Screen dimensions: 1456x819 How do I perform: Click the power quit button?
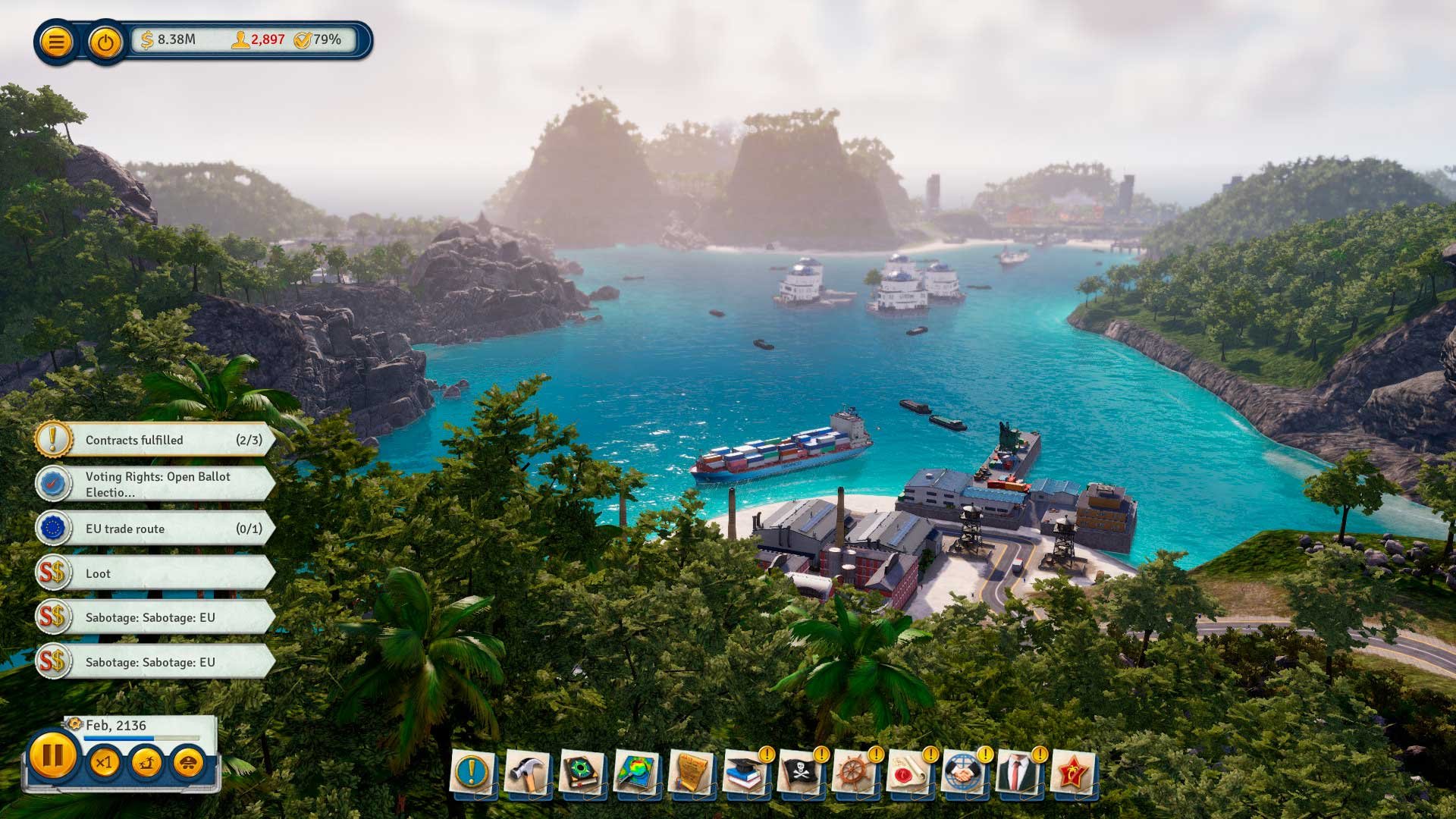point(103,41)
